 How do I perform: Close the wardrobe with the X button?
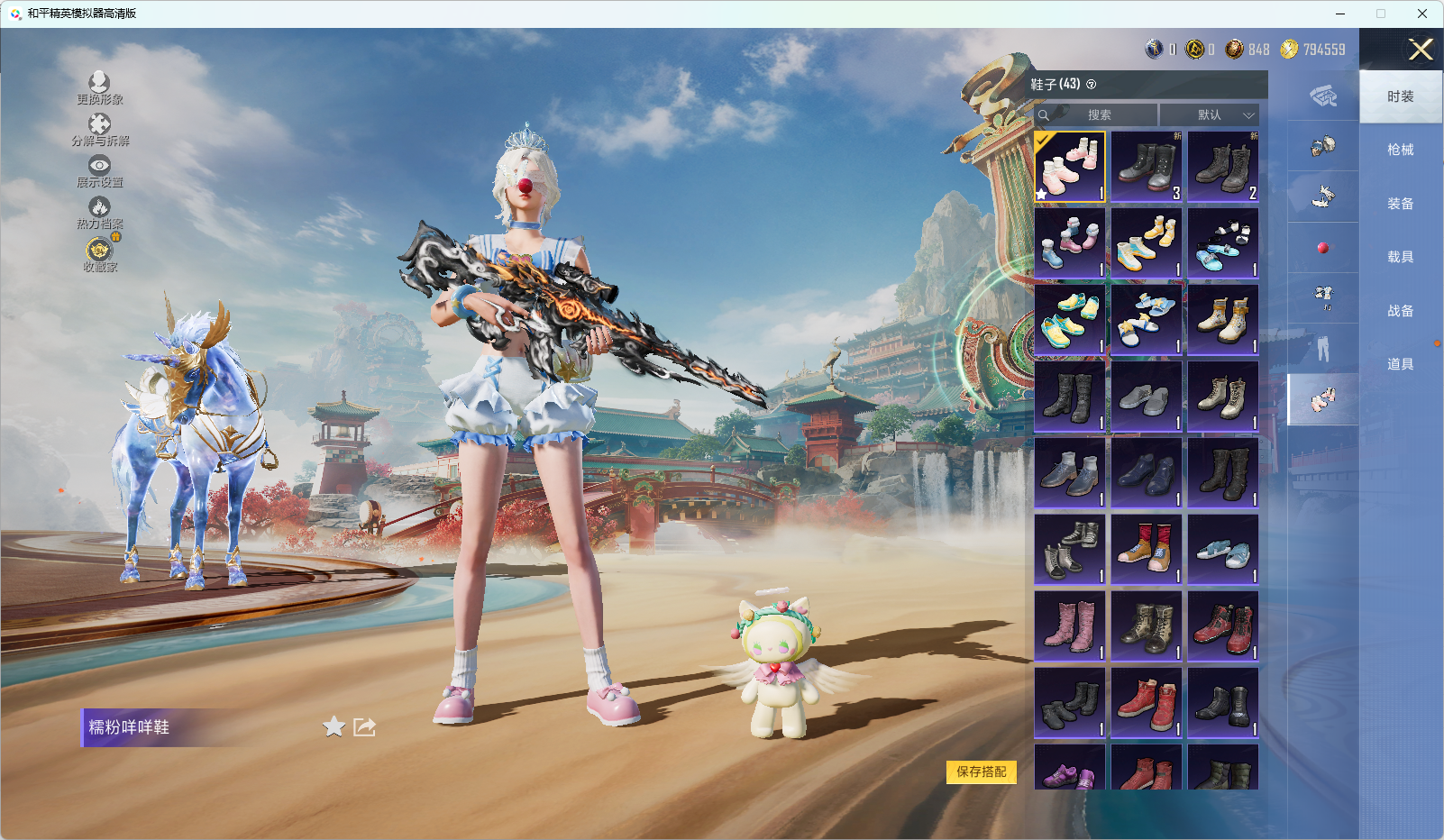1421,50
